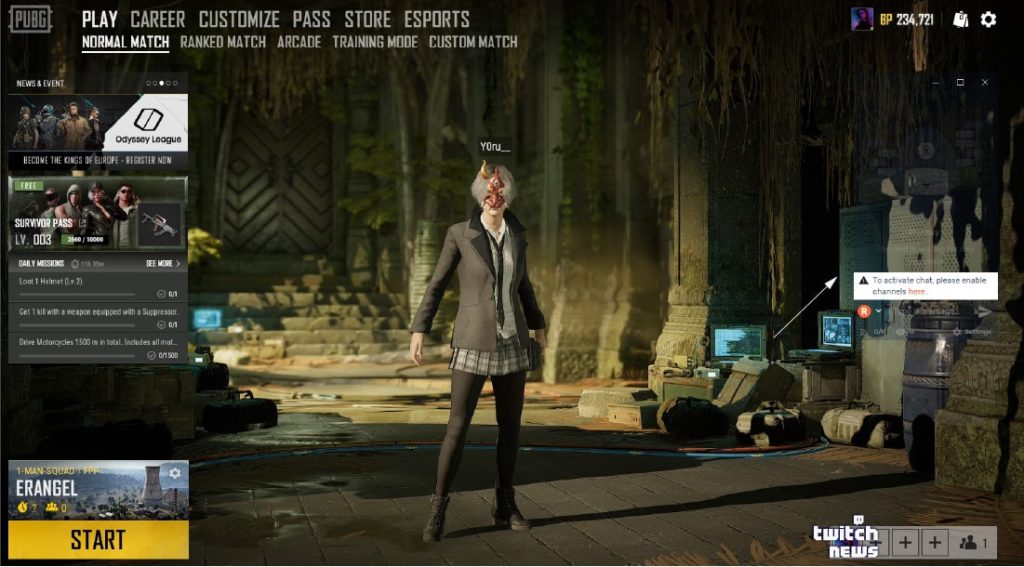Click the 'here' link to enable chat channels

(x=916, y=291)
